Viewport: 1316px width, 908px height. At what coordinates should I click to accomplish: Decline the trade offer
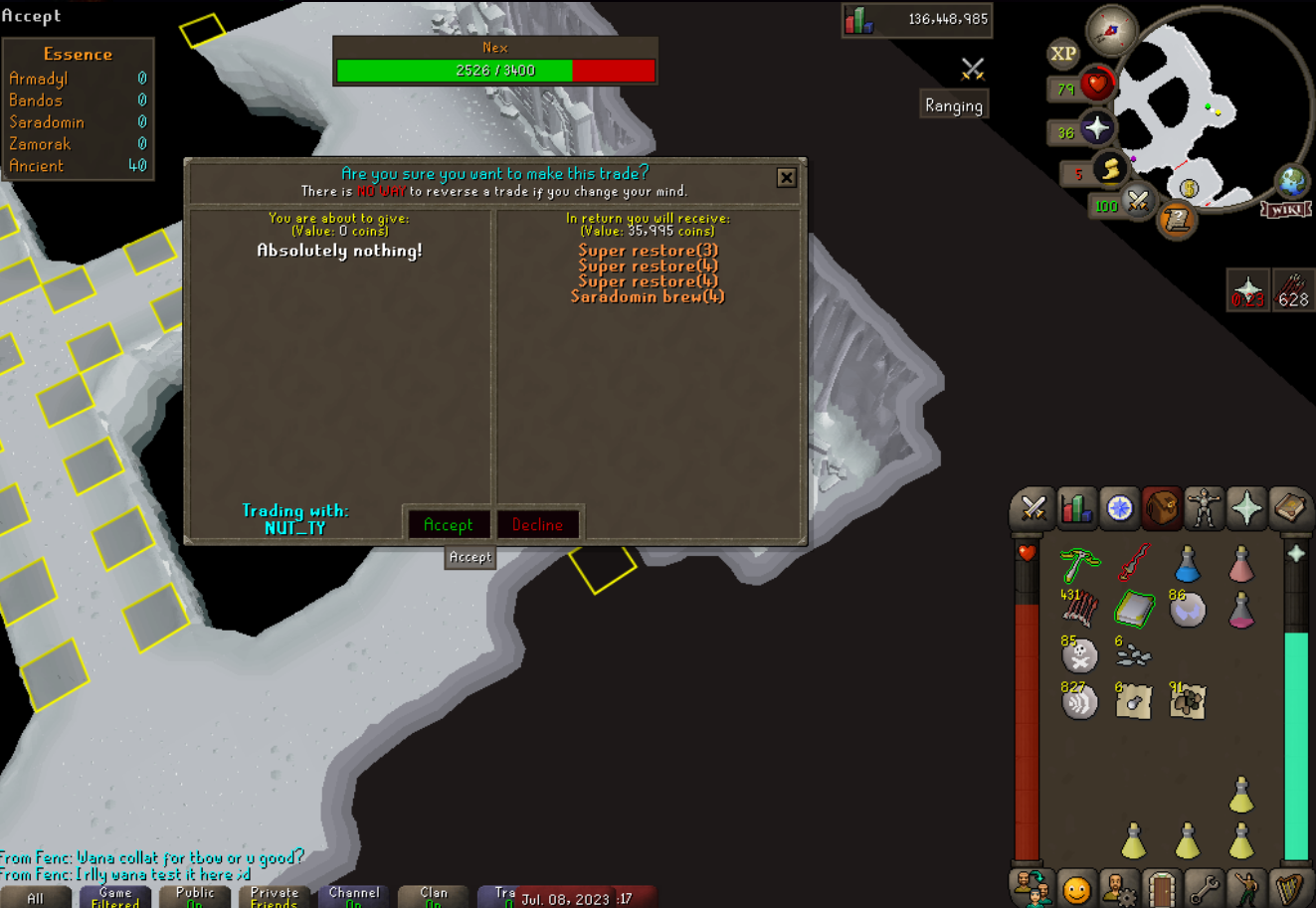click(537, 524)
